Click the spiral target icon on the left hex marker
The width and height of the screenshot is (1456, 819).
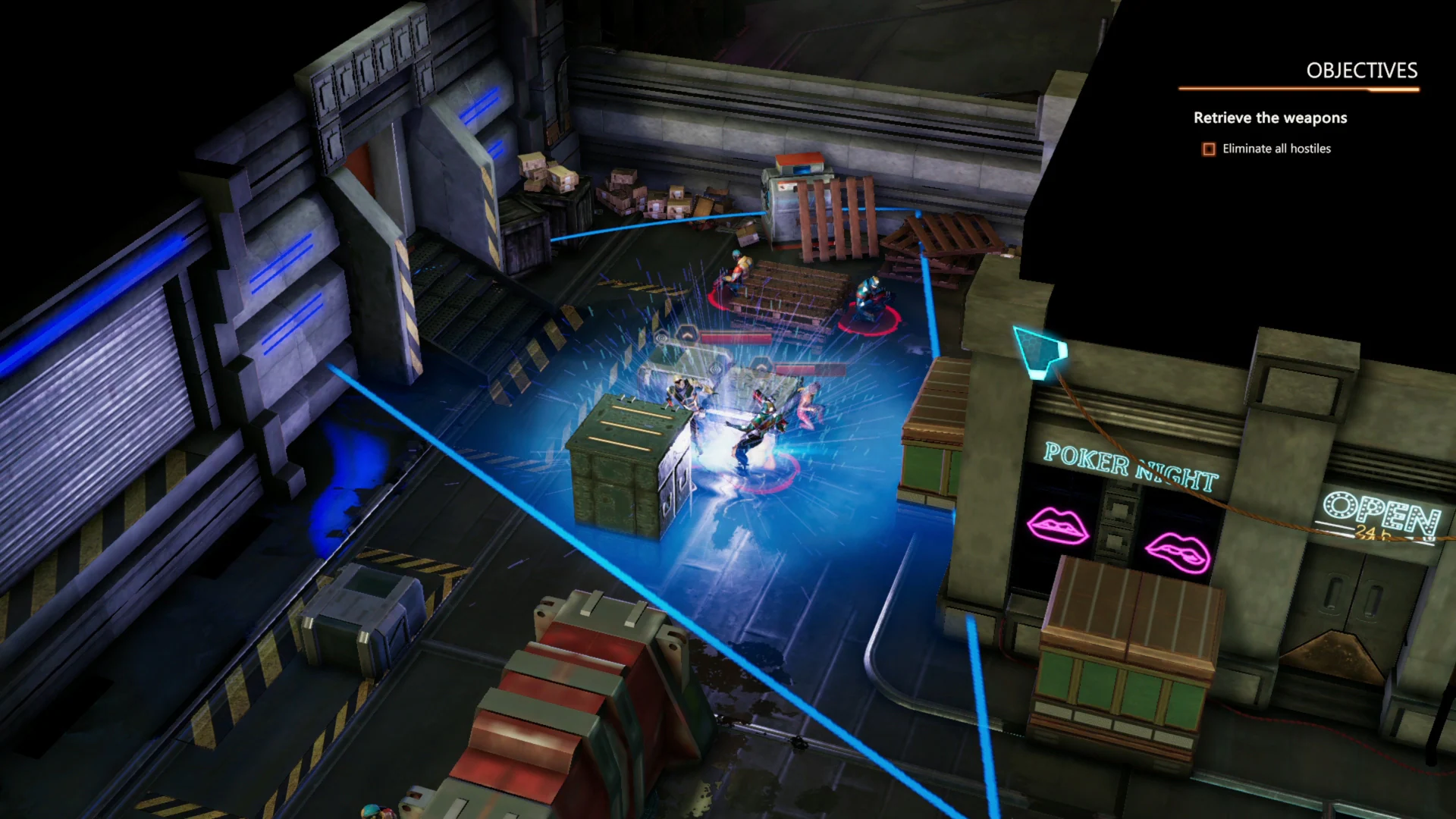[x=661, y=337]
